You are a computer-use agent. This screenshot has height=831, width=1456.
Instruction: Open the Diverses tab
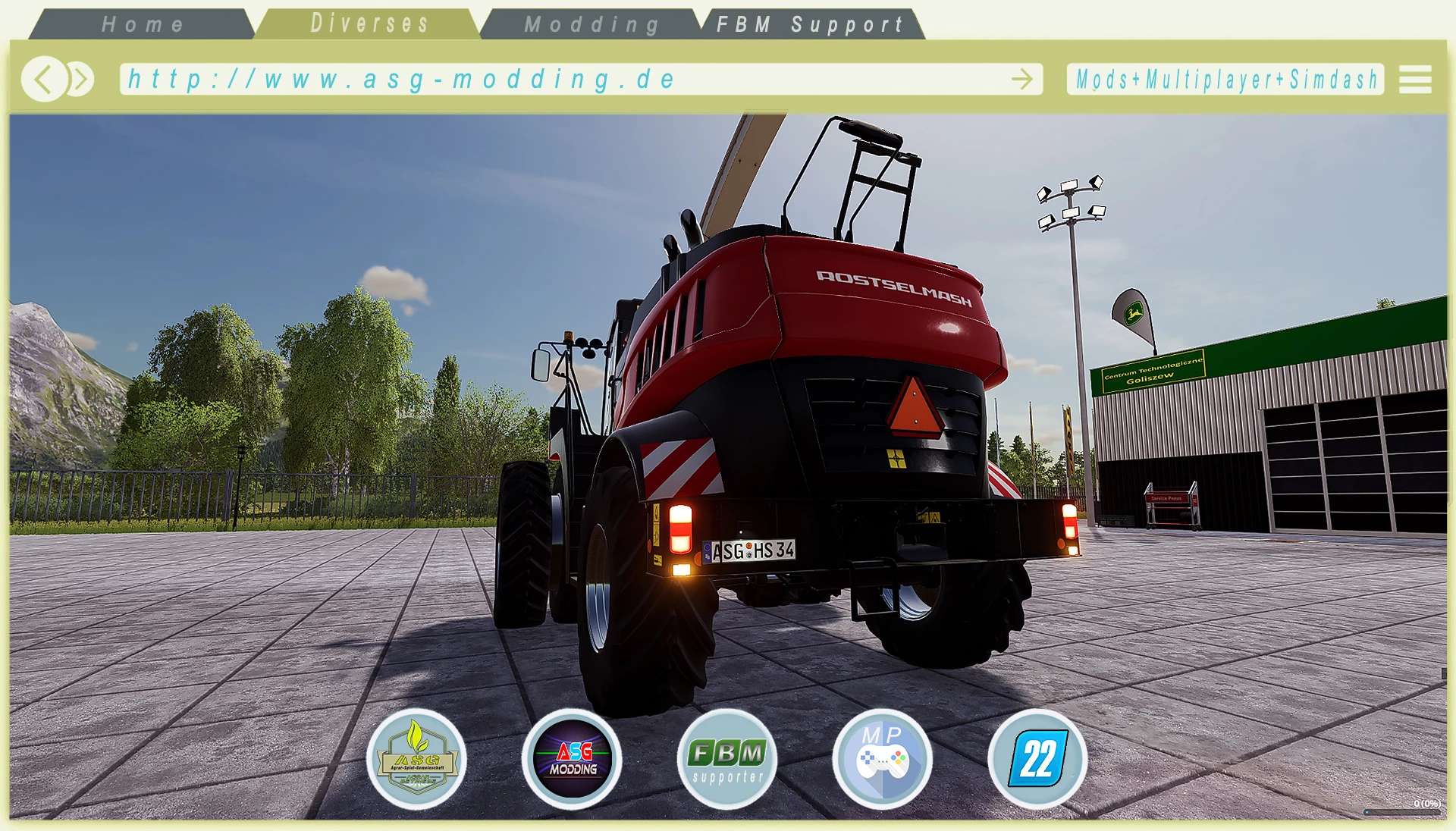coord(369,24)
